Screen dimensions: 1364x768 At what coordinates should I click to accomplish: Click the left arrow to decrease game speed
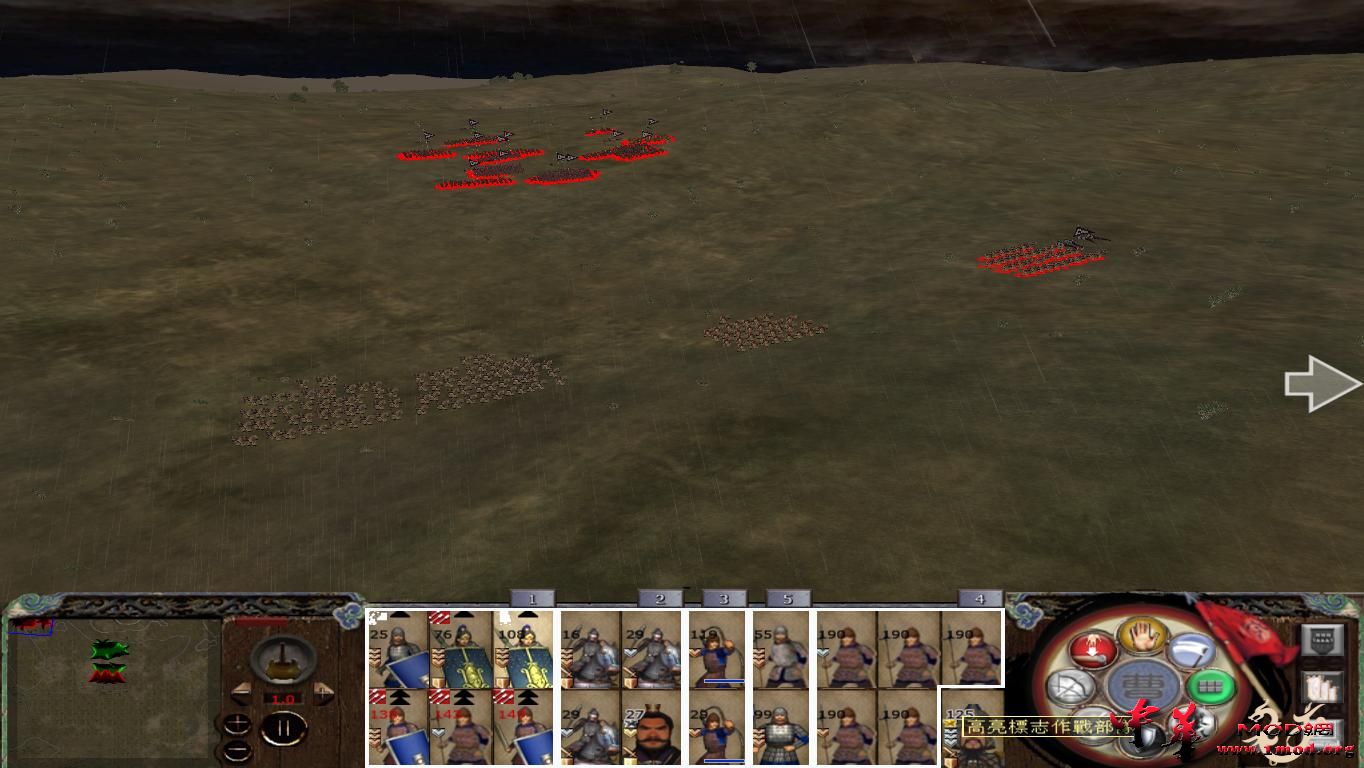242,692
